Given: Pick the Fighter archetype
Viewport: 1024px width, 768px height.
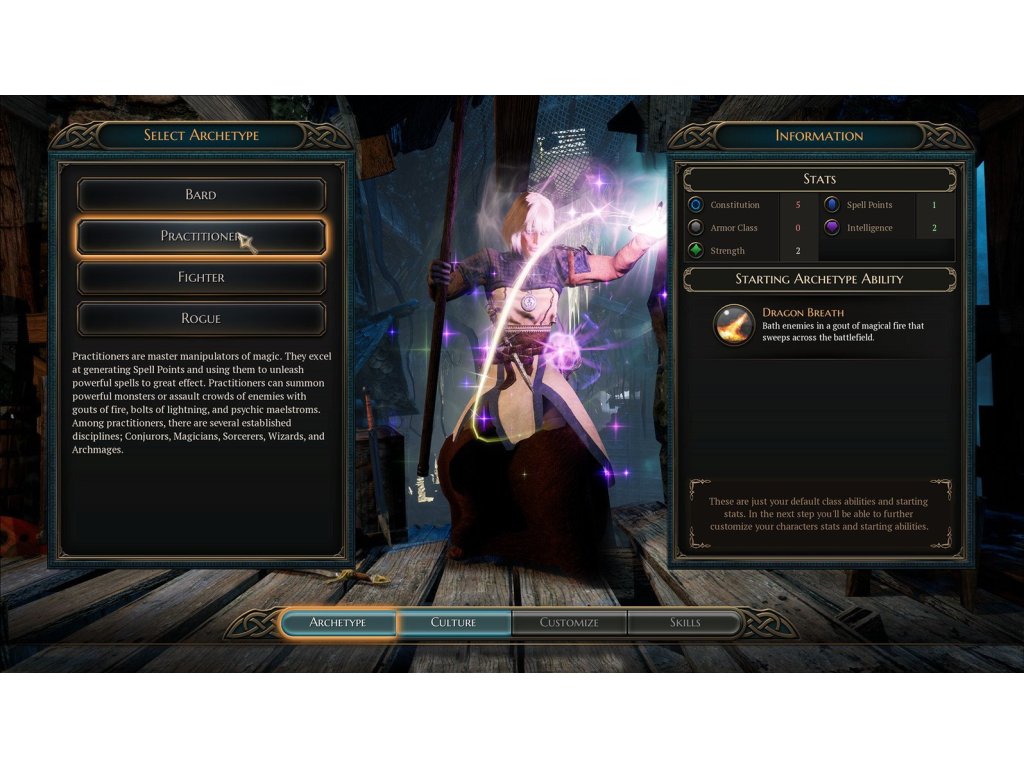Looking at the screenshot, I should [x=201, y=278].
